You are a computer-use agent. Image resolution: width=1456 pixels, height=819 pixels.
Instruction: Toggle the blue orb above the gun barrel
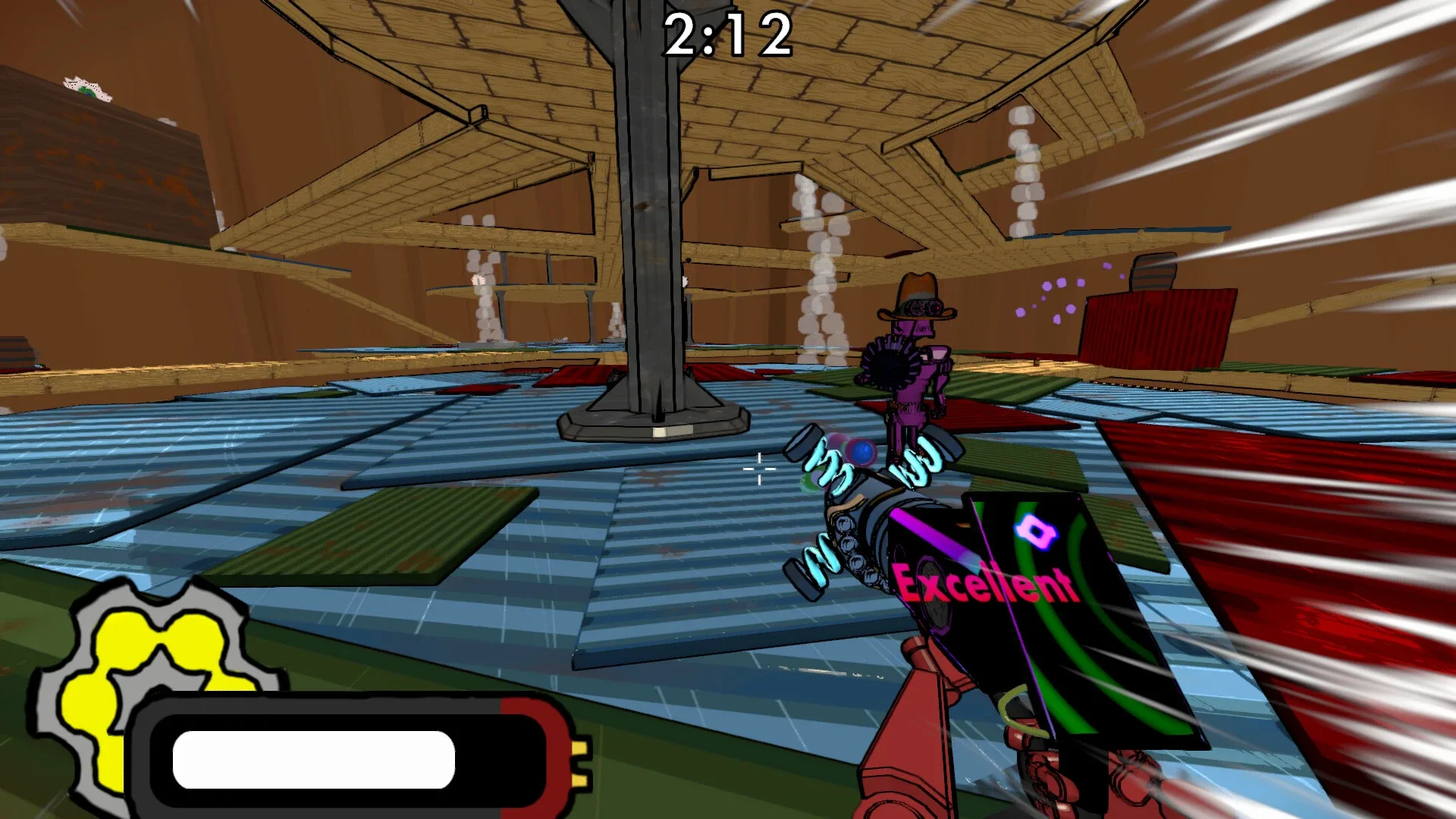coord(861,451)
